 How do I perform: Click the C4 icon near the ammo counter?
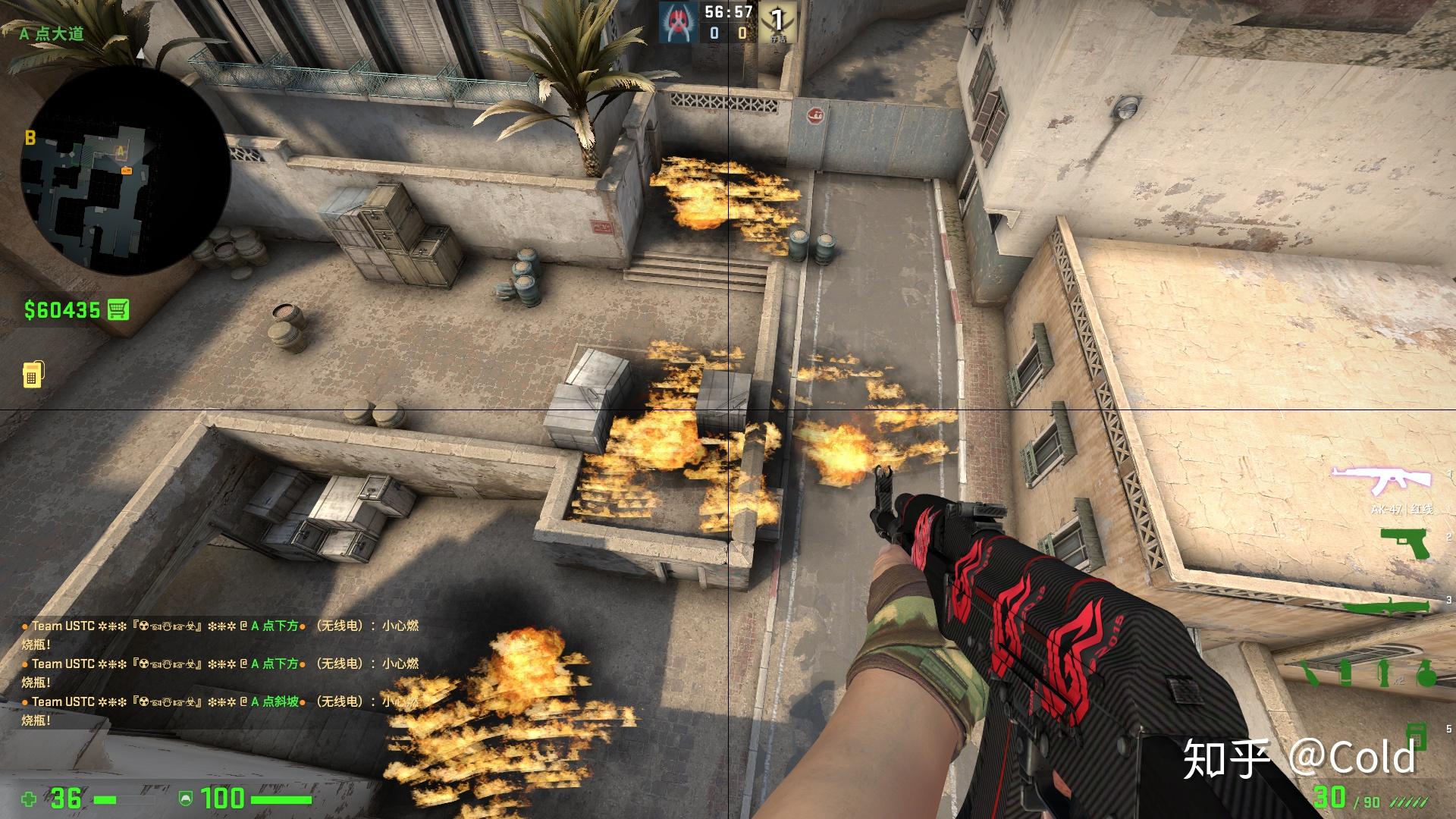(1417, 737)
